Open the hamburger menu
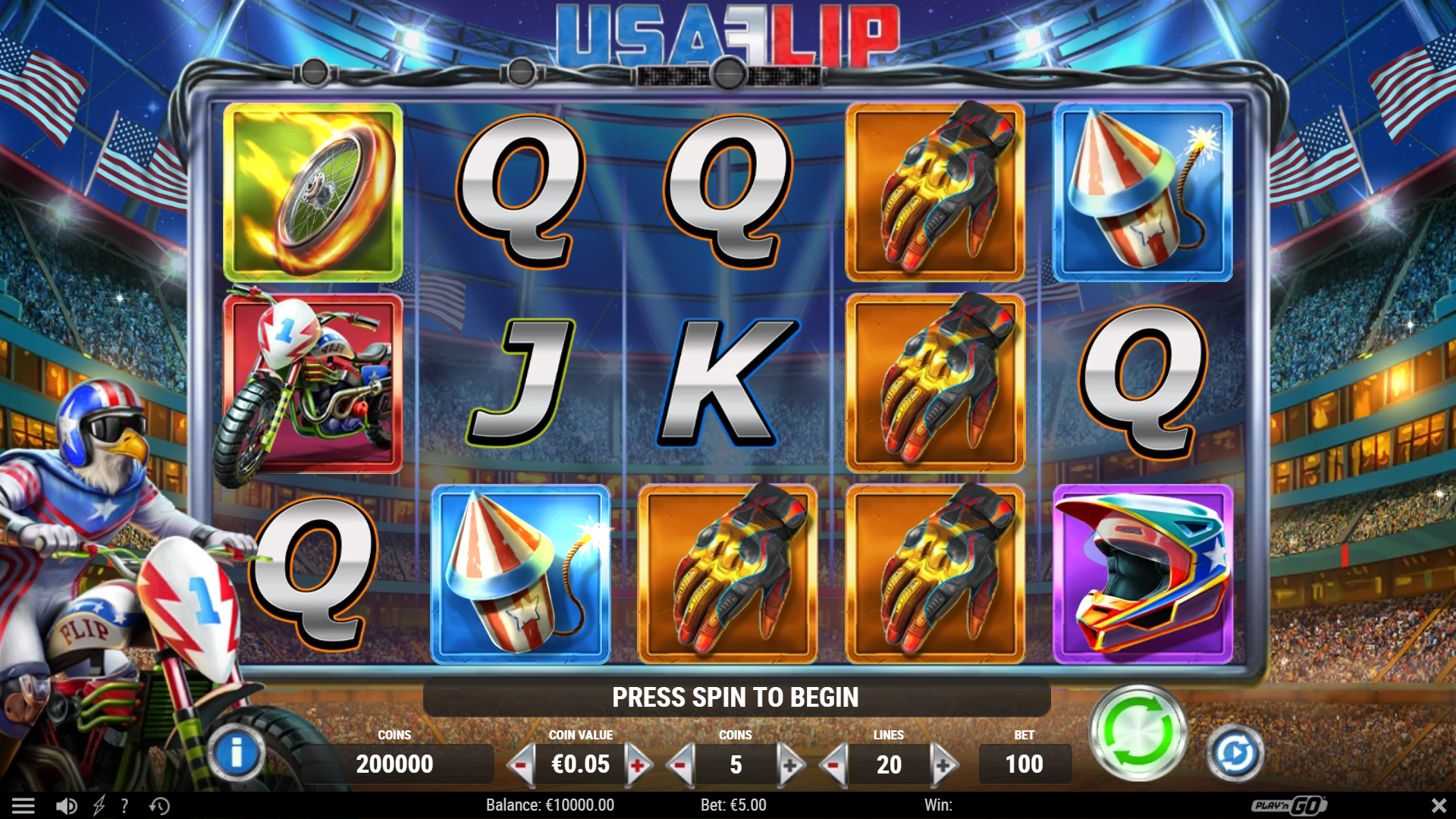 click(23, 805)
